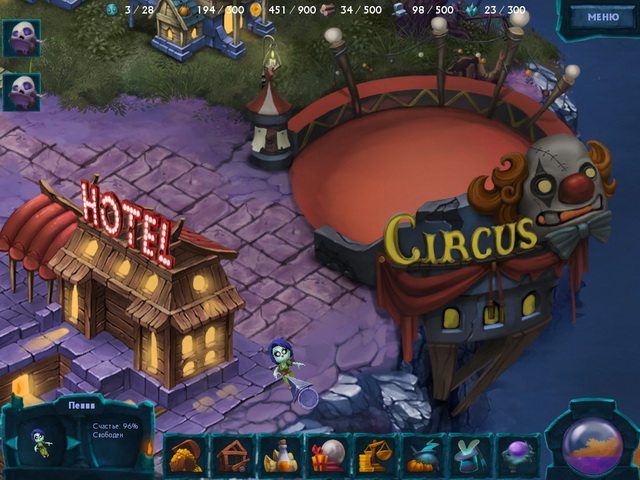The height and width of the screenshot is (480, 640).
Task: Switch to the previous character with left arrow
Action: [11, 442]
